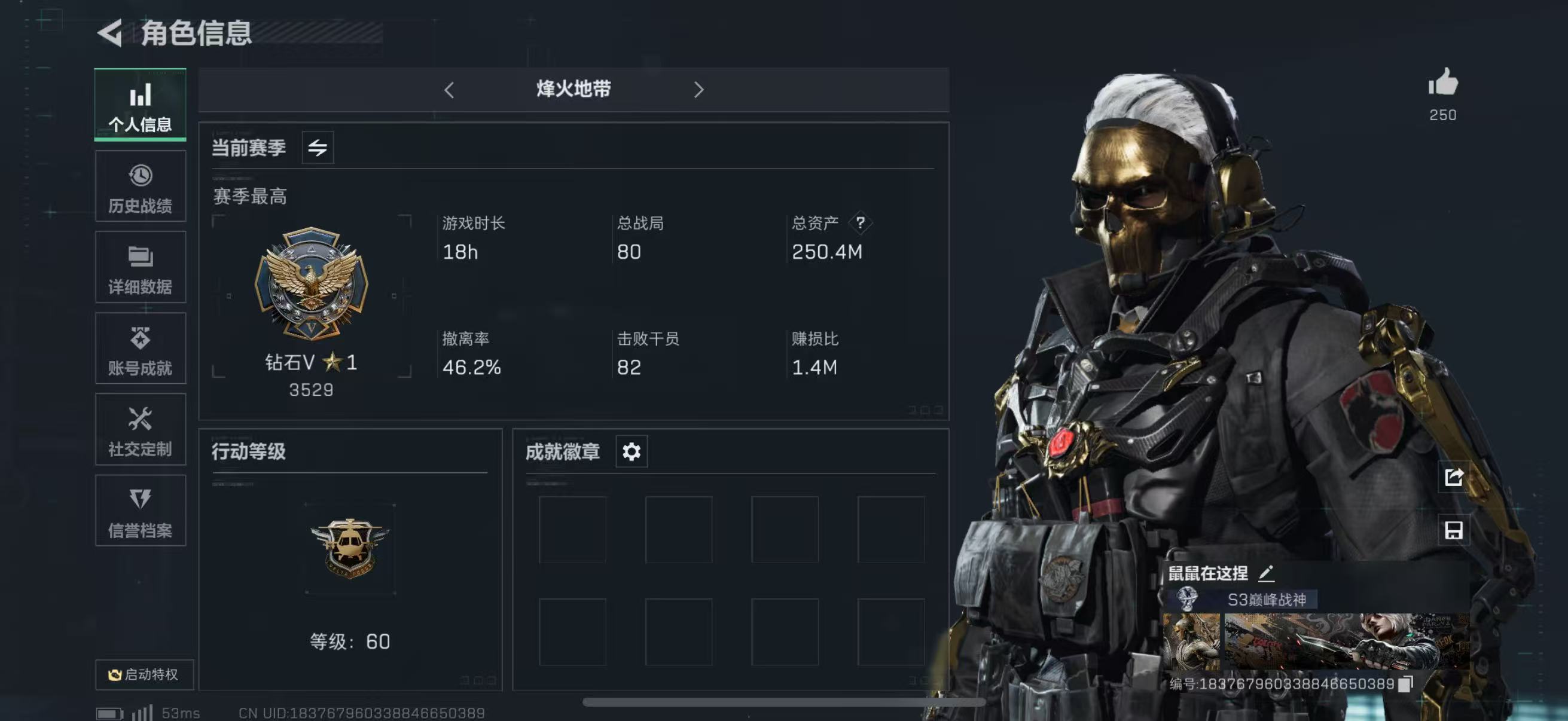Show the 社交定制 tab
Viewport: 1568px width, 721px height.
(x=140, y=430)
